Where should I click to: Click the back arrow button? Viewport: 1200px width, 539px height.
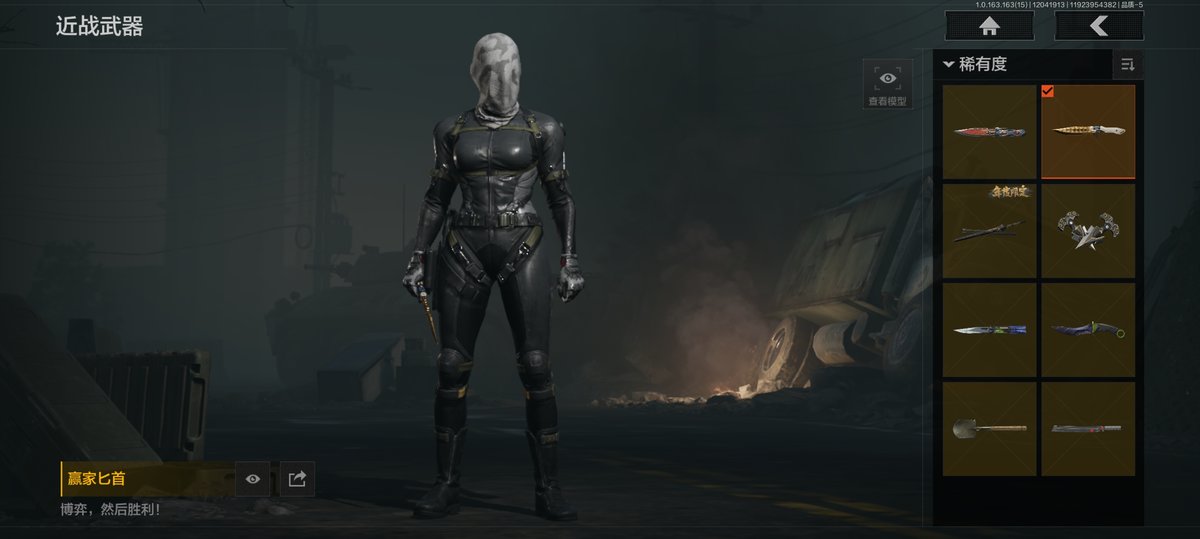pos(1098,26)
